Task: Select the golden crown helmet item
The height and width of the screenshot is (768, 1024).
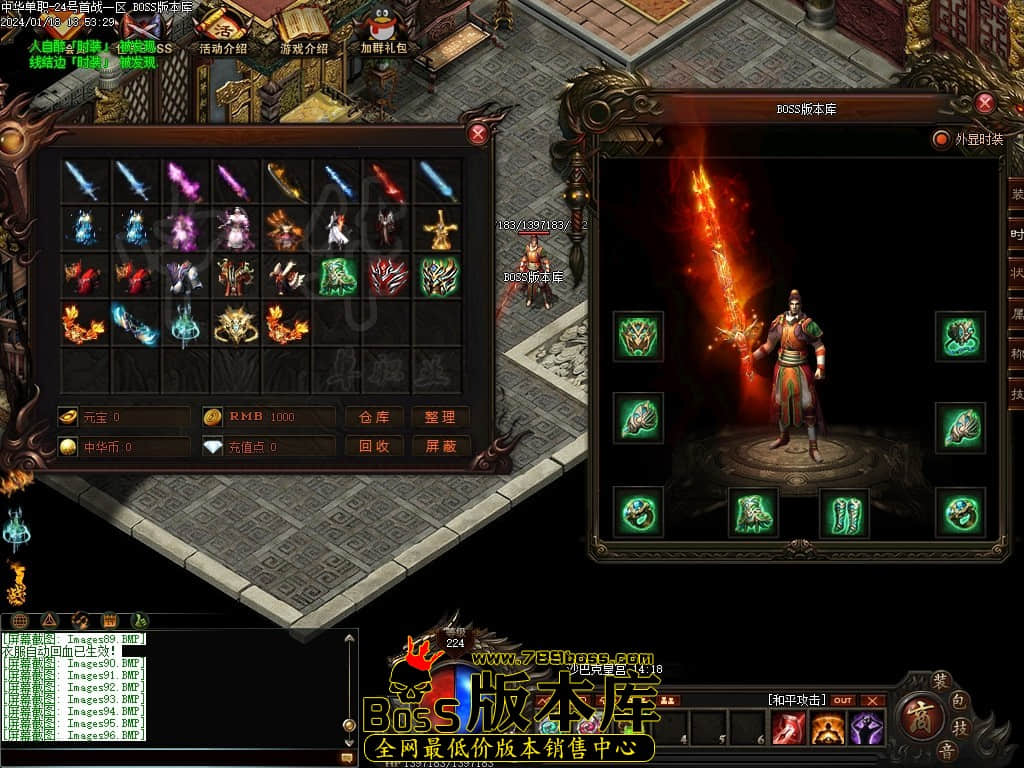Action: tap(236, 324)
